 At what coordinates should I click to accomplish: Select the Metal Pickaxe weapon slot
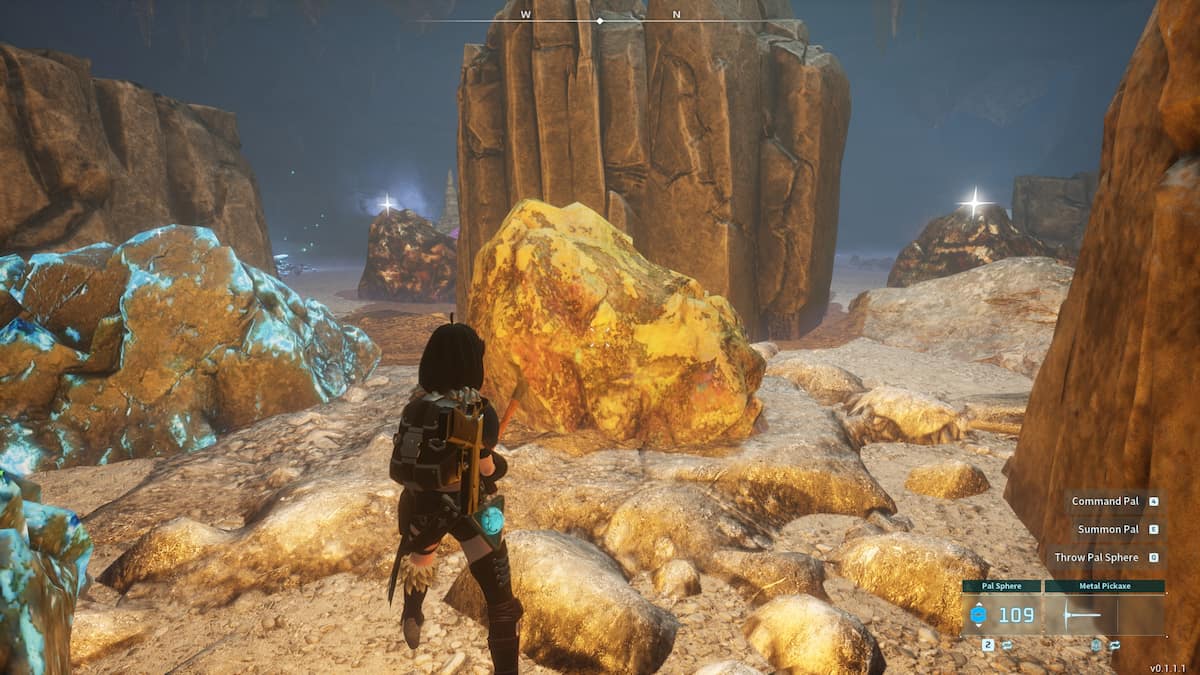[1104, 614]
